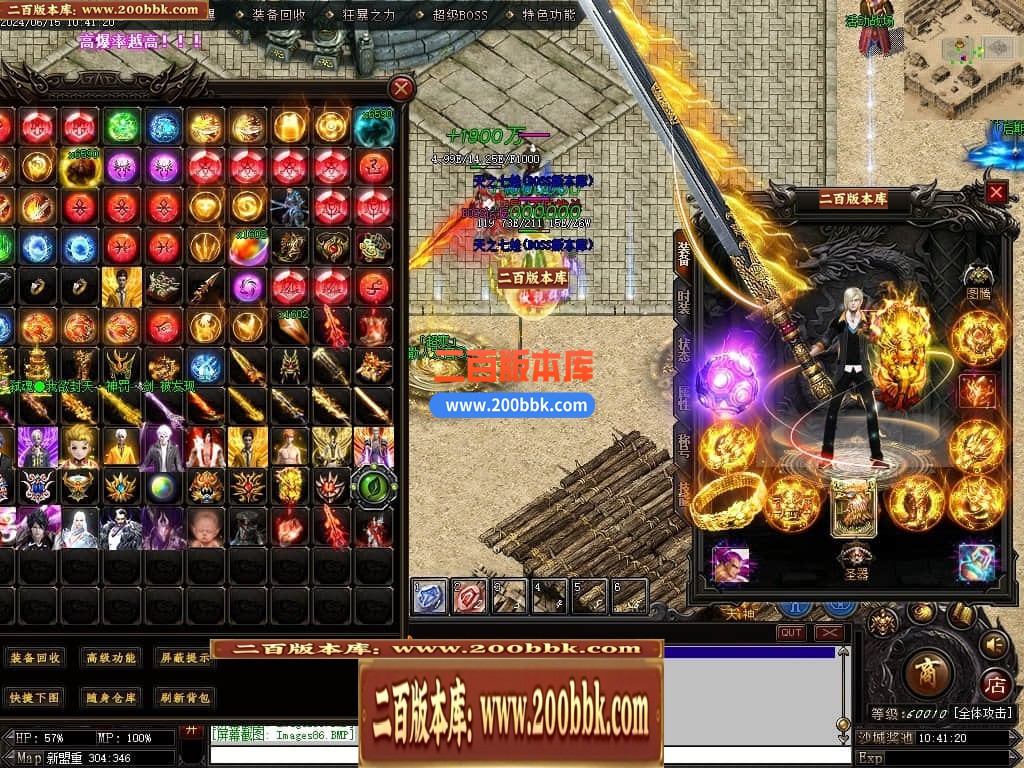The image size is (1024, 768).
Task: Select the golden ring equipment slot
Action: pyautogui.click(x=727, y=500)
